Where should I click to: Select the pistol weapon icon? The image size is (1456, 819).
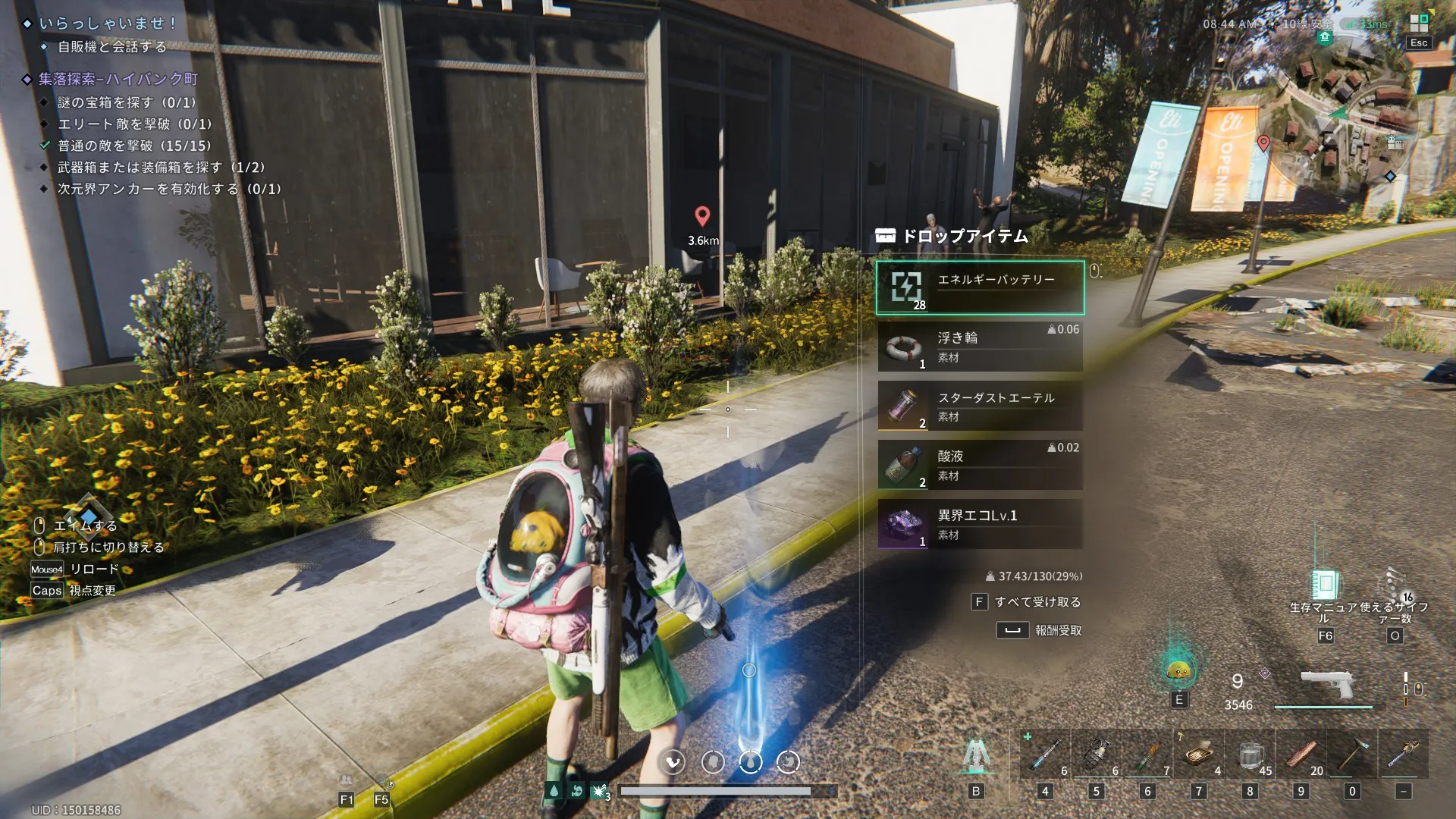click(x=1326, y=685)
